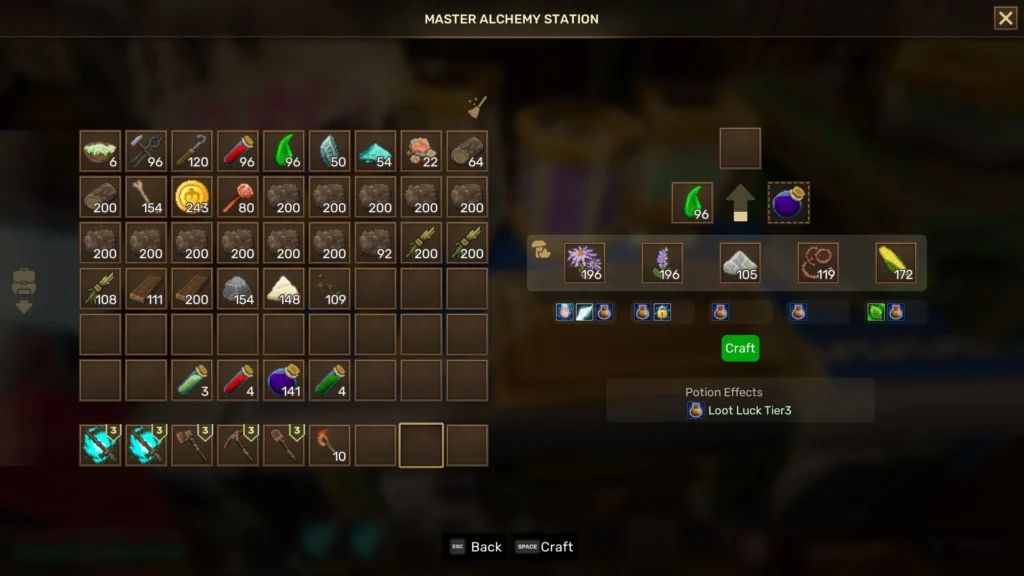Select the bead string ingredient

pyautogui.click(x=818, y=263)
